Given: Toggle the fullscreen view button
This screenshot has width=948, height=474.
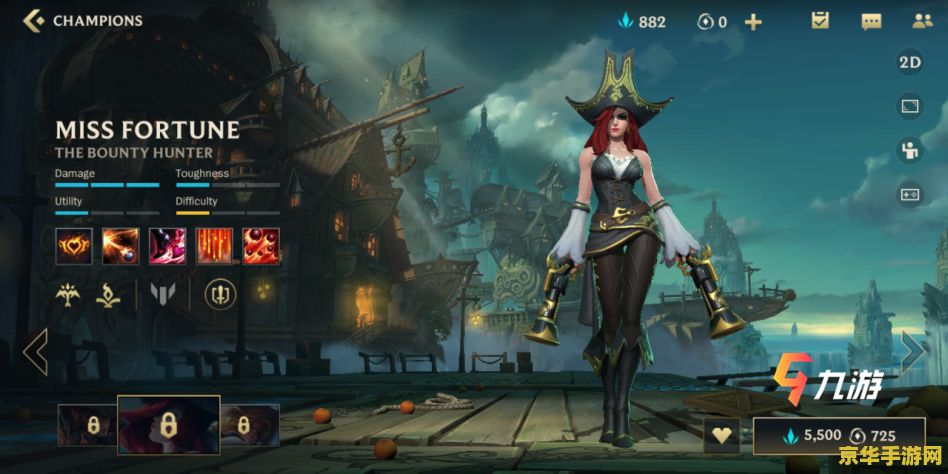Looking at the screenshot, I should point(909,106).
